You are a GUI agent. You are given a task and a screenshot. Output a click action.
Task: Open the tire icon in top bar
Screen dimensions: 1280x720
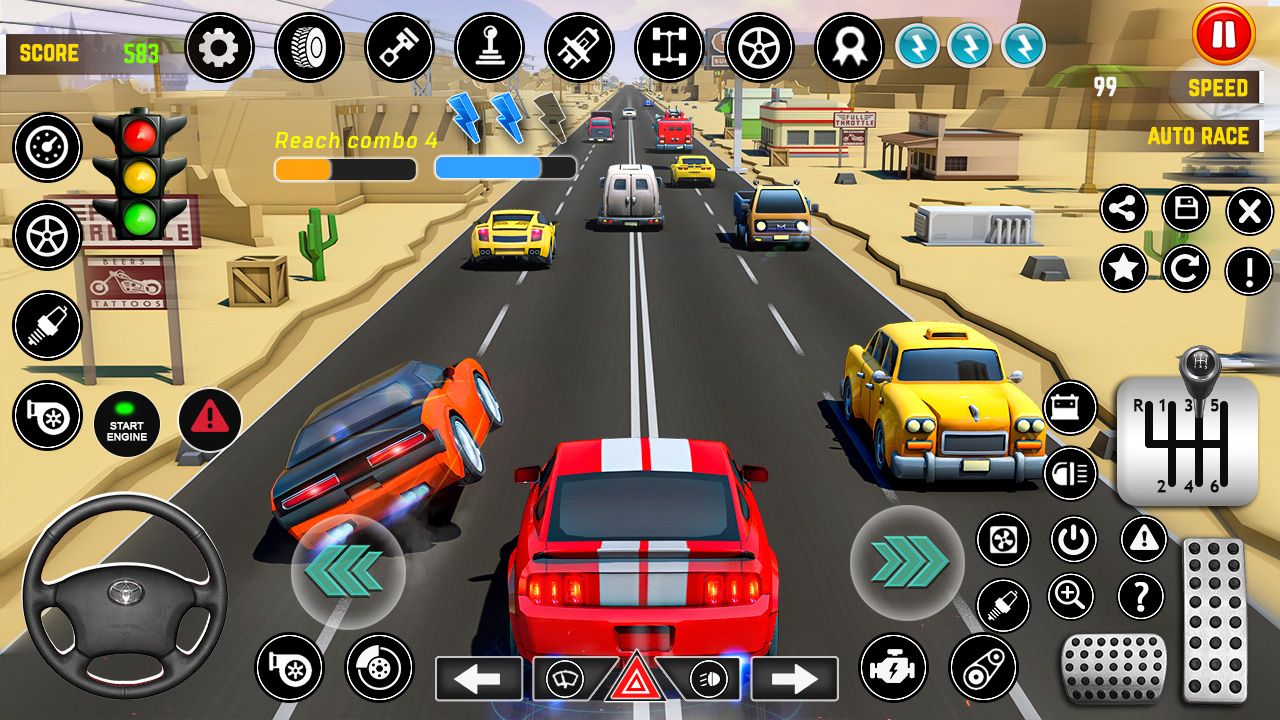(309, 47)
